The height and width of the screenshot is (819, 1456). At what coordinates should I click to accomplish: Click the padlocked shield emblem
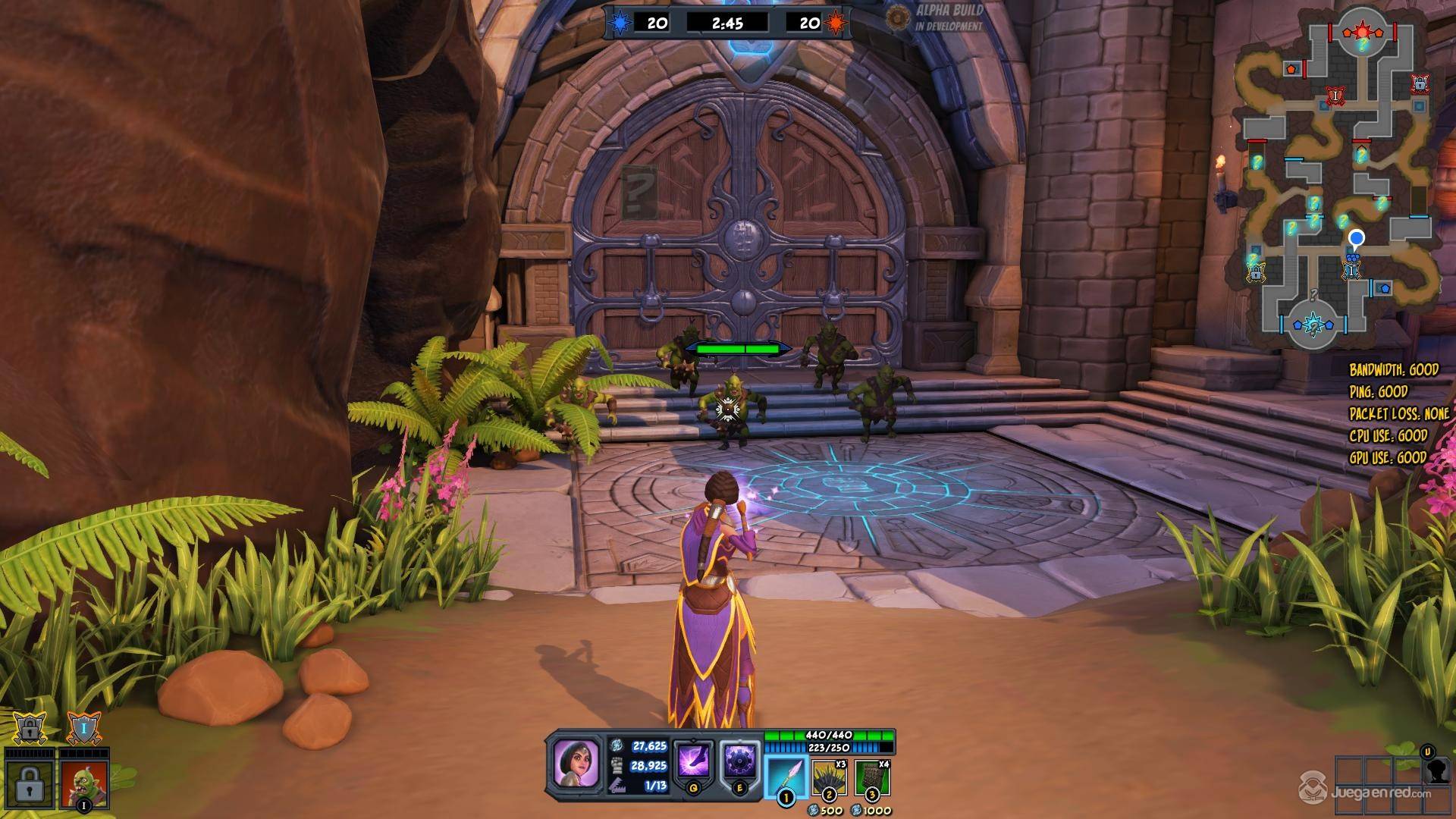click(x=29, y=730)
